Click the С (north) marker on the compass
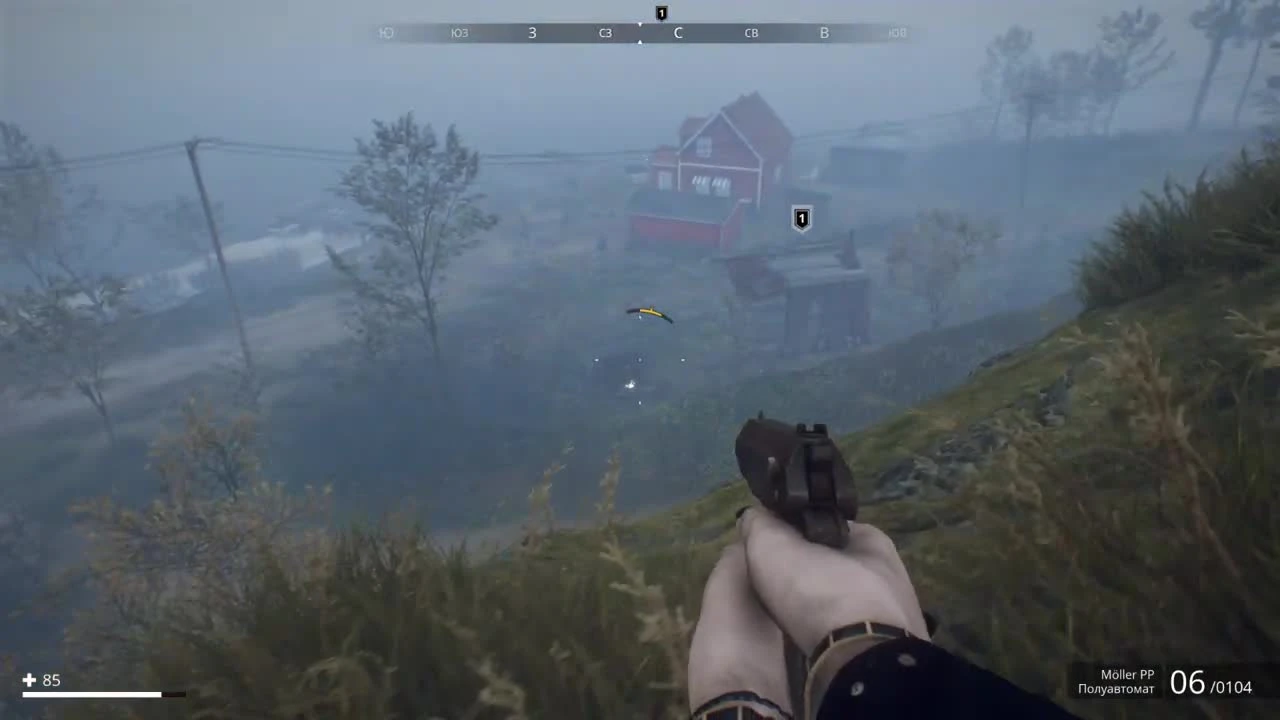1280x720 pixels. pyautogui.click(x=678, y=32)
